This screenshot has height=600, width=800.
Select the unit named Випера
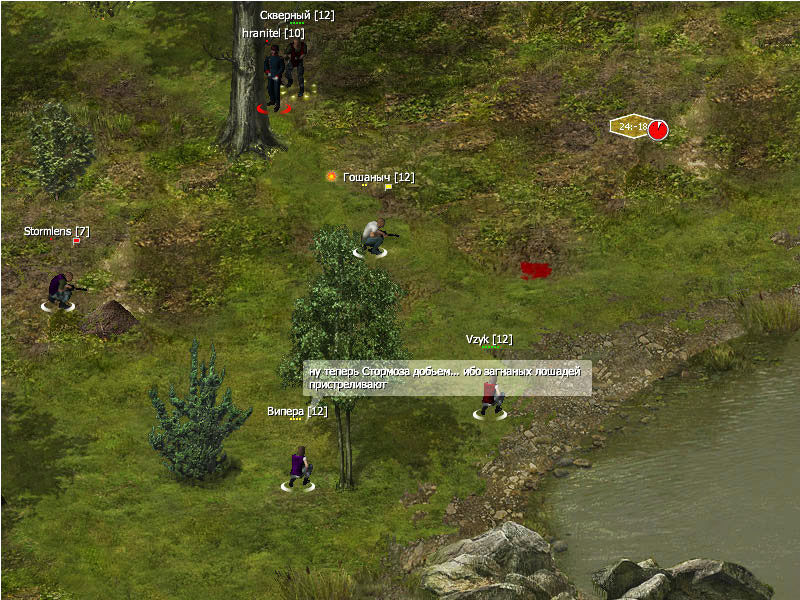tap(298, 467)
